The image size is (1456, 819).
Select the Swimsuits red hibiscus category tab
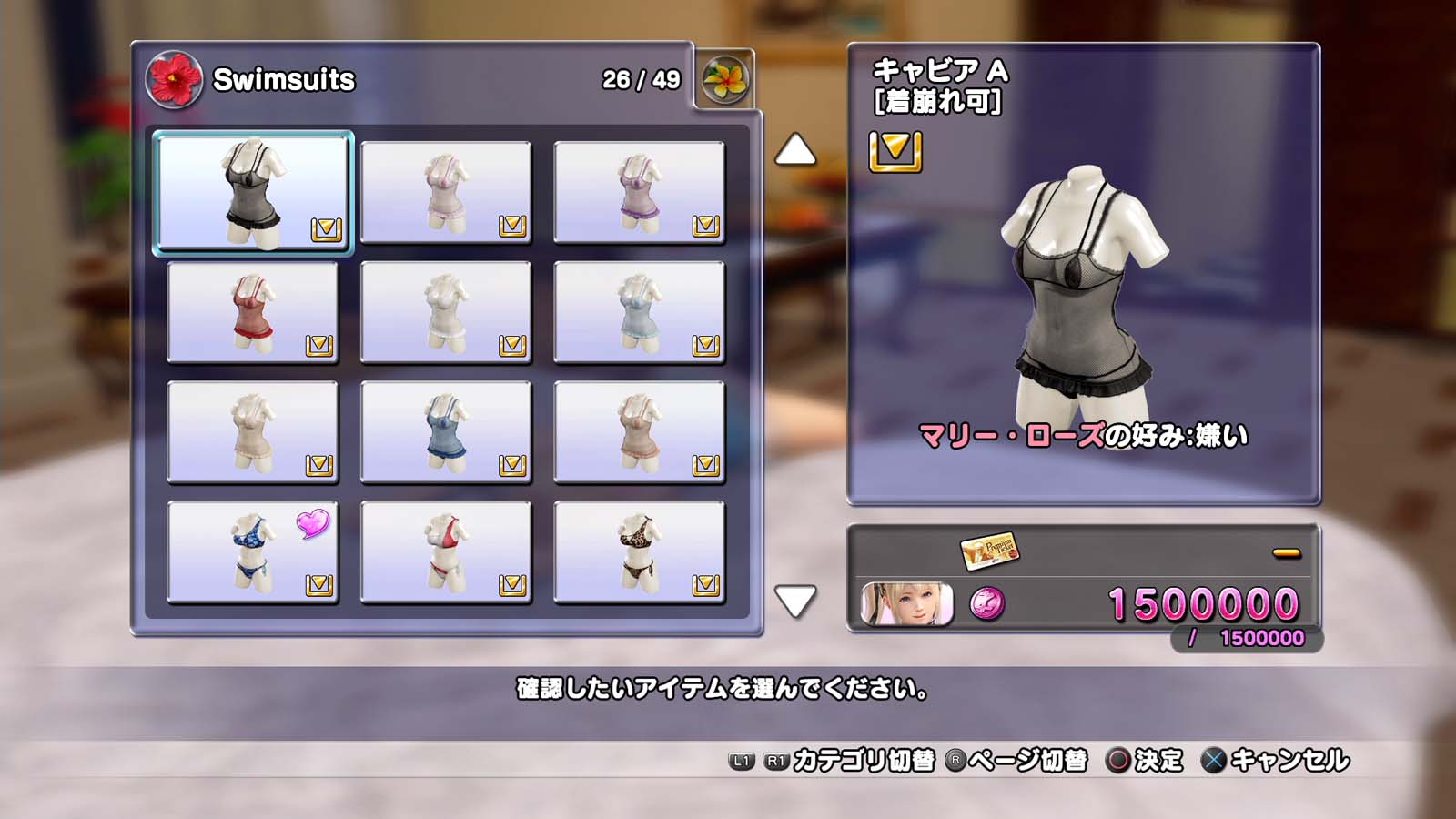coord(174,79)
